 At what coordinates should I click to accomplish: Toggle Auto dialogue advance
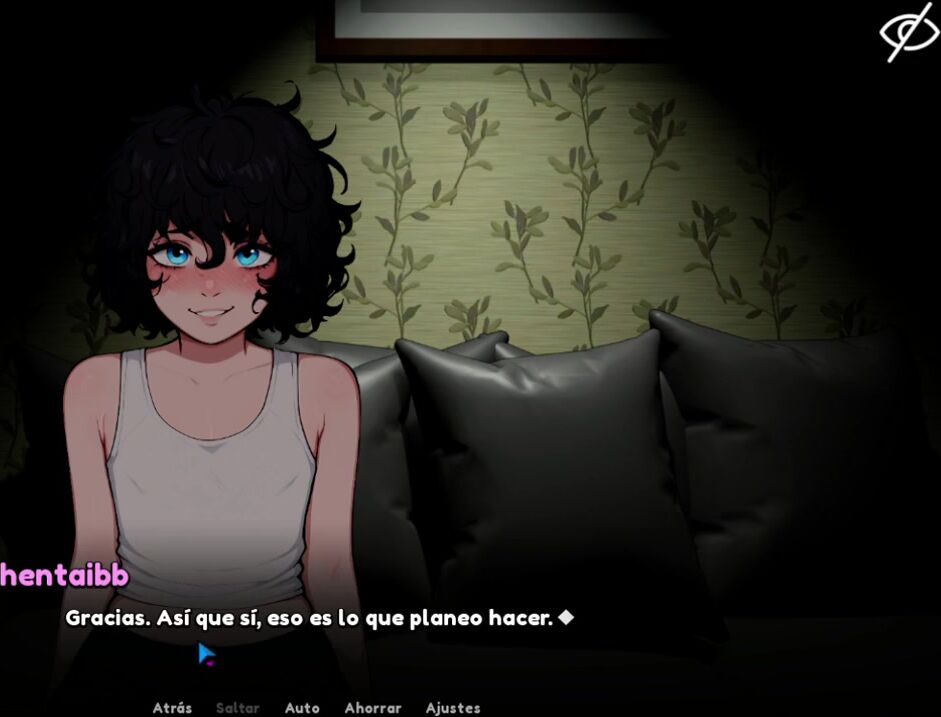[302, 707]
